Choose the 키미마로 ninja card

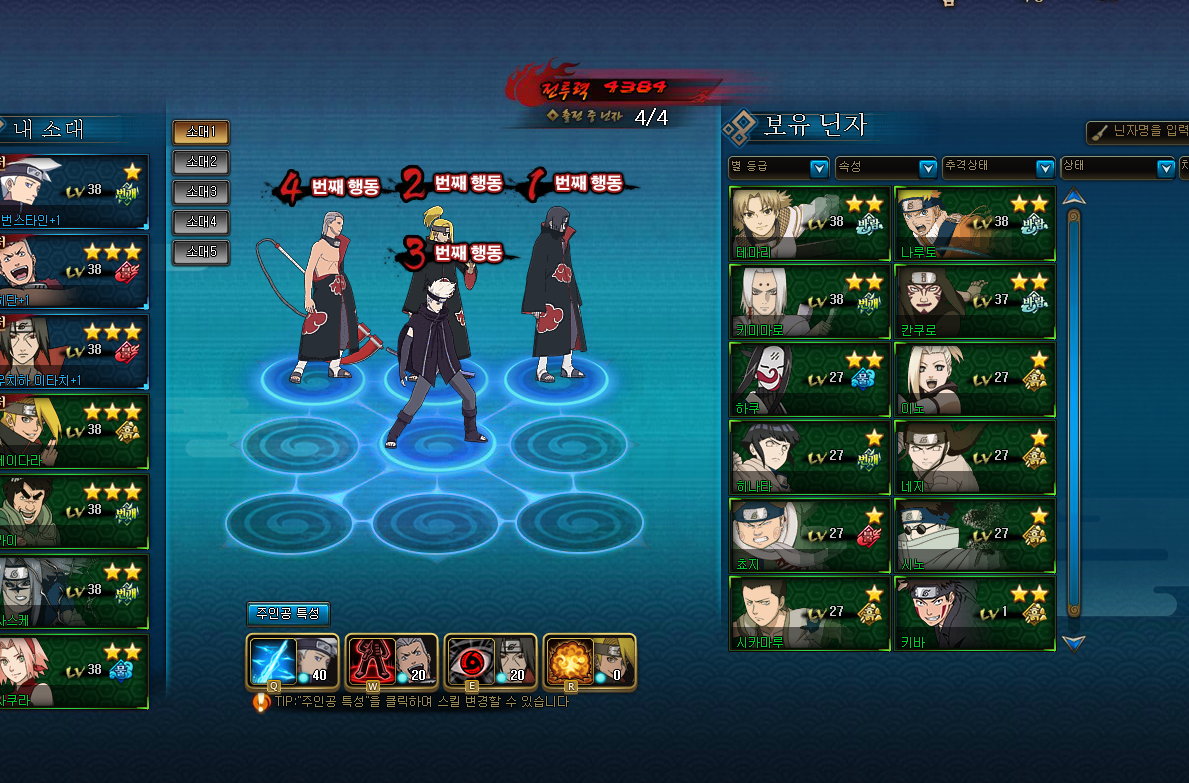809,302
